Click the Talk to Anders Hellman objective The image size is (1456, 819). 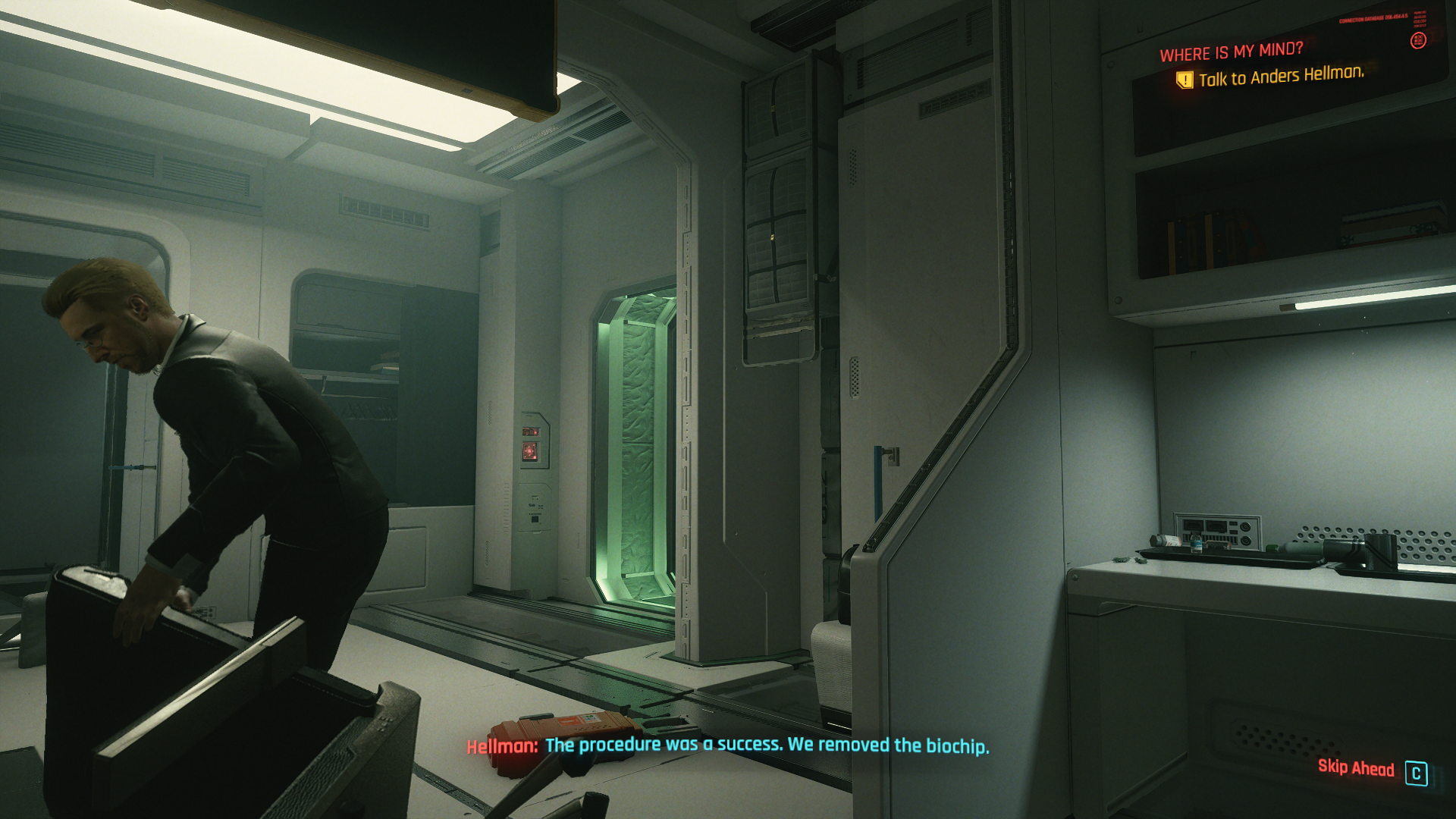tap(1281, 76)
